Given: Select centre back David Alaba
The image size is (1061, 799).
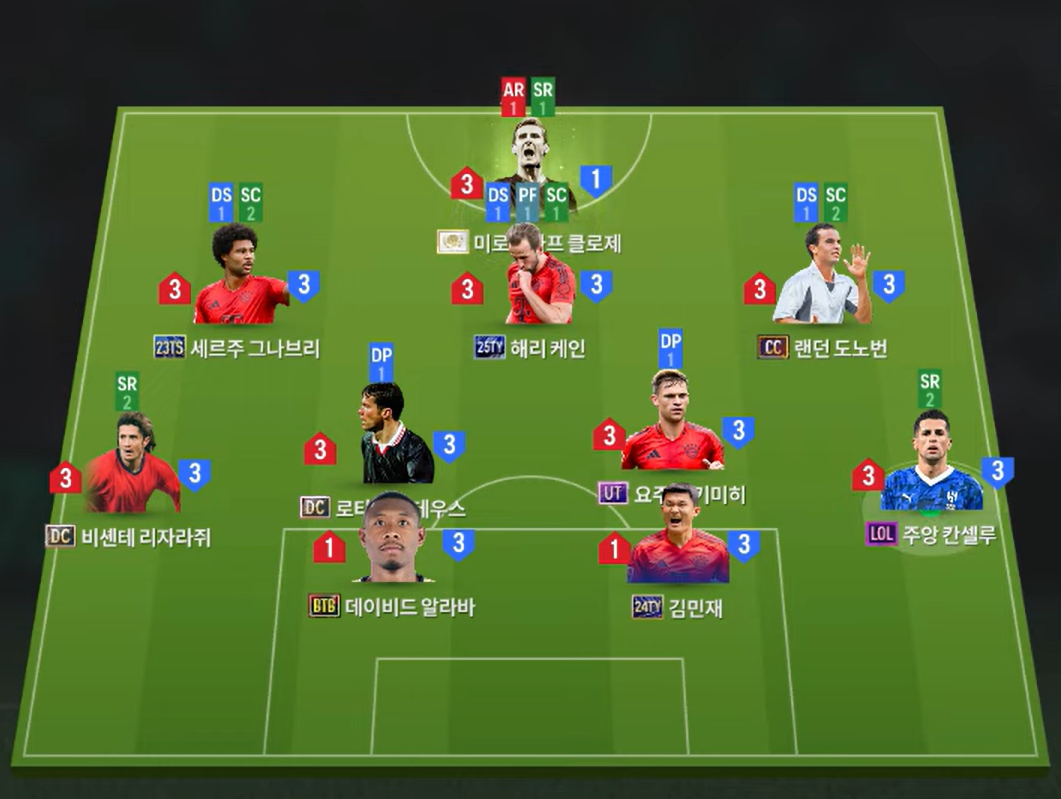Looking at the screenshot, I should [x=393, y=540].
